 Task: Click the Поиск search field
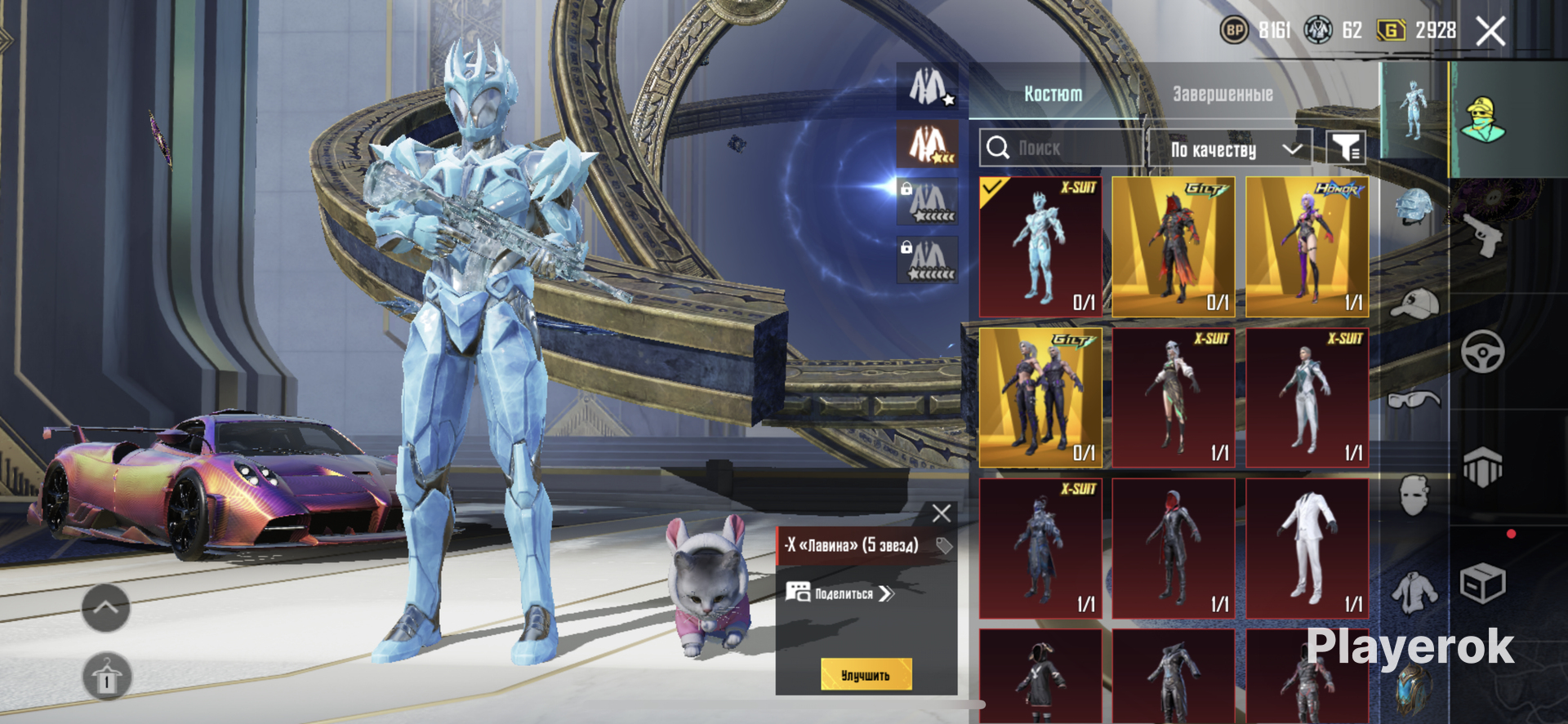click(1060, 149)
